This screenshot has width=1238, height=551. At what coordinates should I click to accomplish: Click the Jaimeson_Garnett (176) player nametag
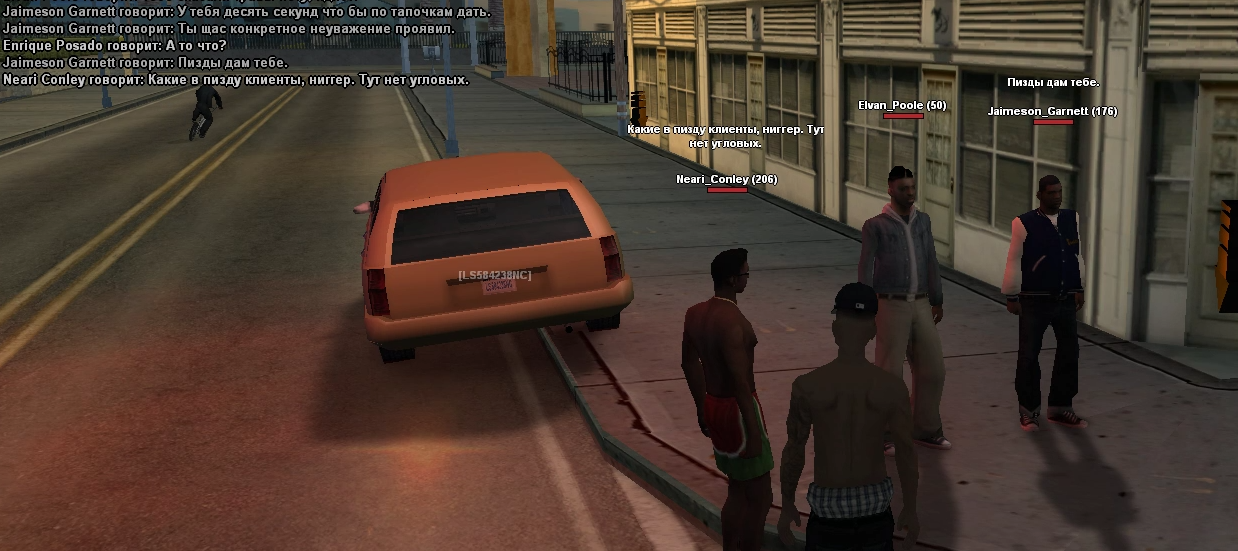tap(1052, 111)
